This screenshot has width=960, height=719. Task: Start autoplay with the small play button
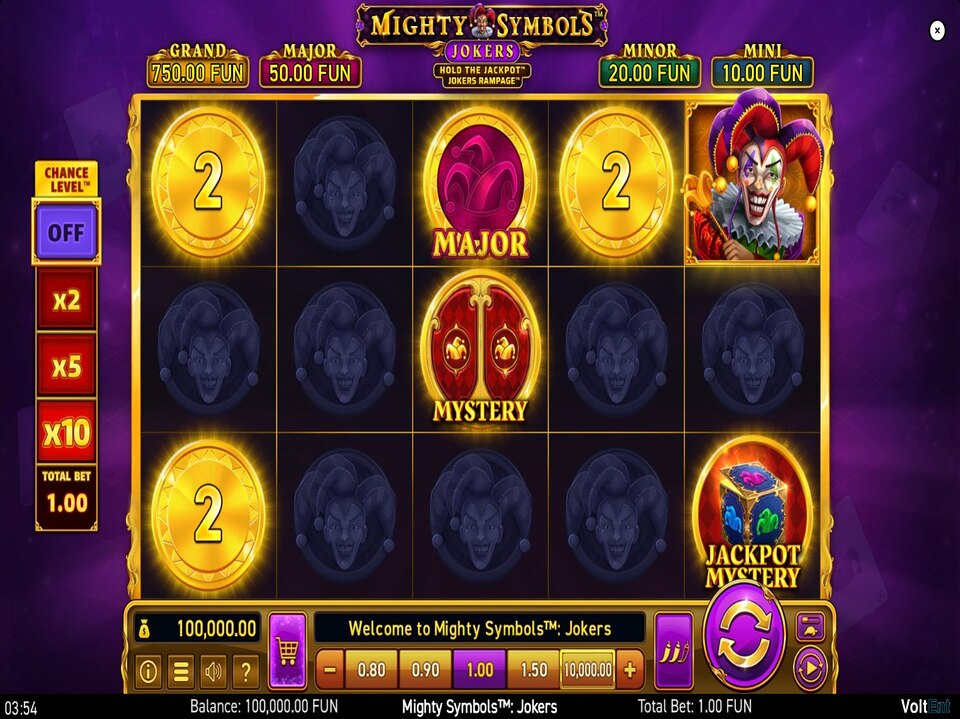[808, 665]
